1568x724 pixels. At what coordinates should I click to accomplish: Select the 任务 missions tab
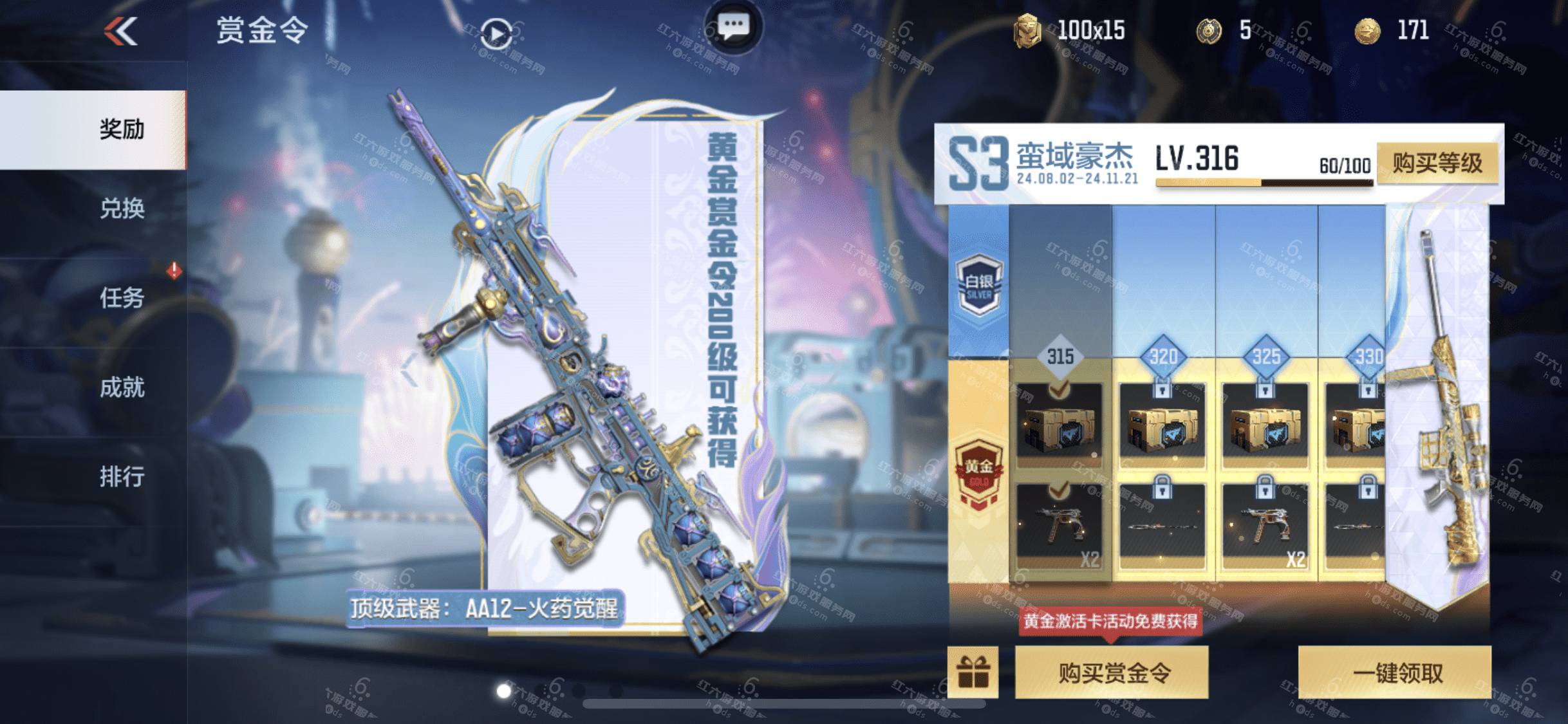pos(121,297)
